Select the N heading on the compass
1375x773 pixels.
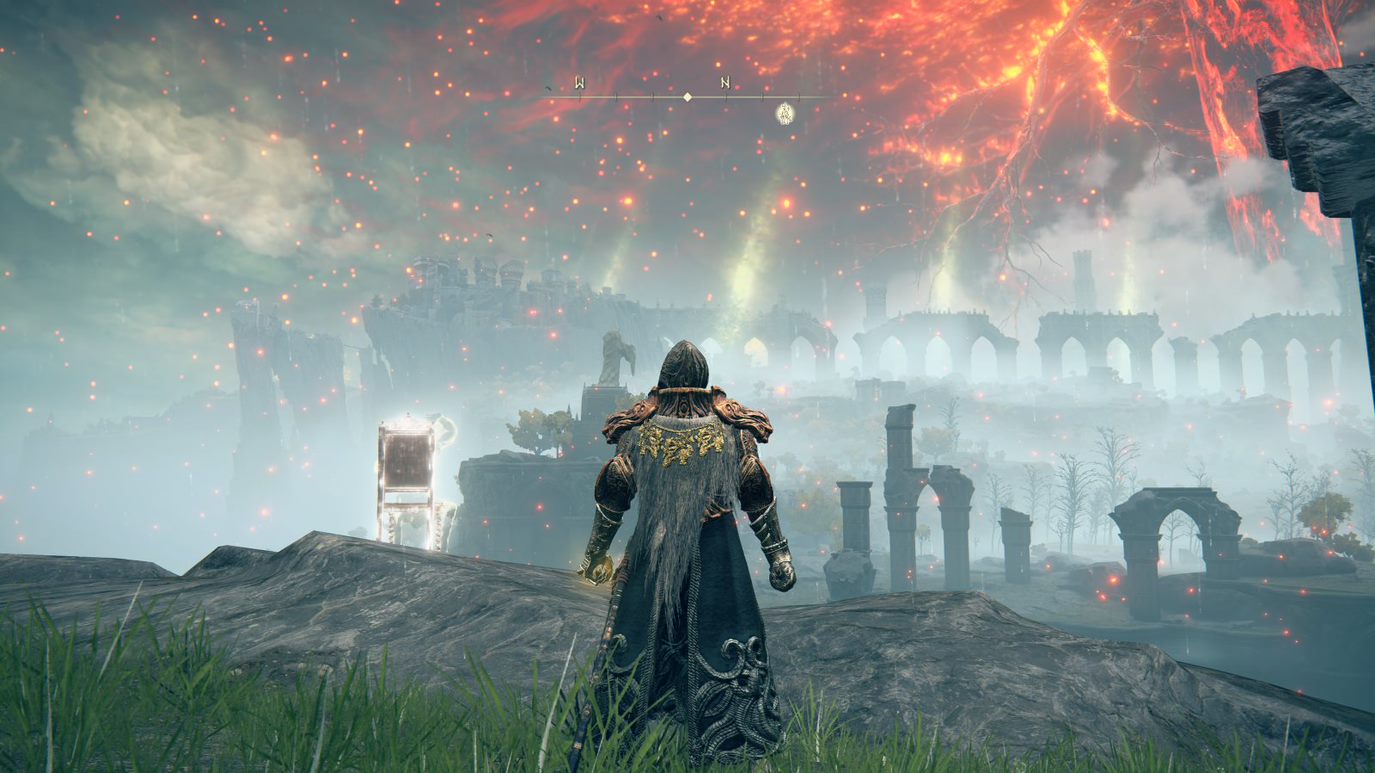point(724,83)
